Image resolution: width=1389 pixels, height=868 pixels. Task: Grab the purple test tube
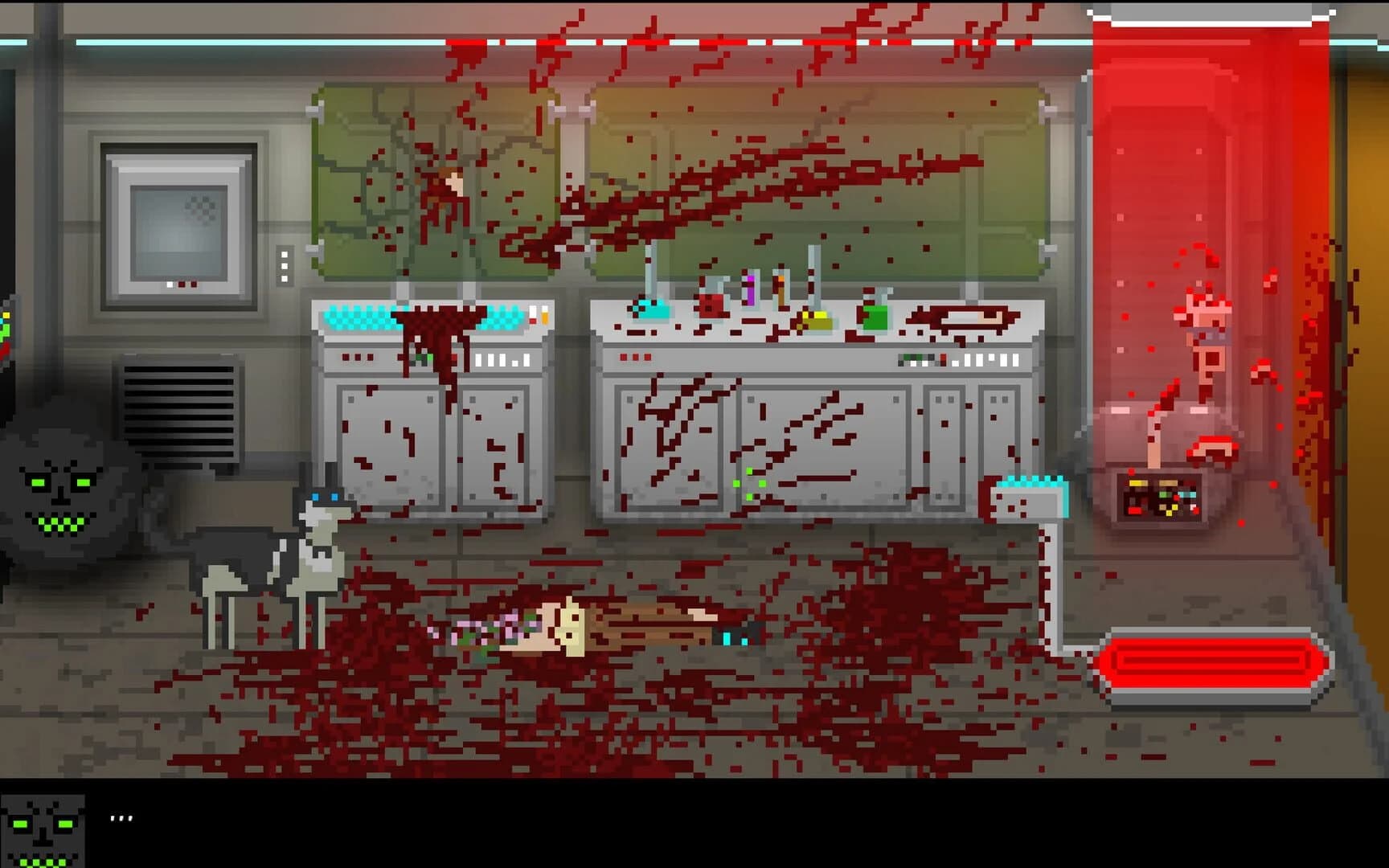[x=752, y=289]
